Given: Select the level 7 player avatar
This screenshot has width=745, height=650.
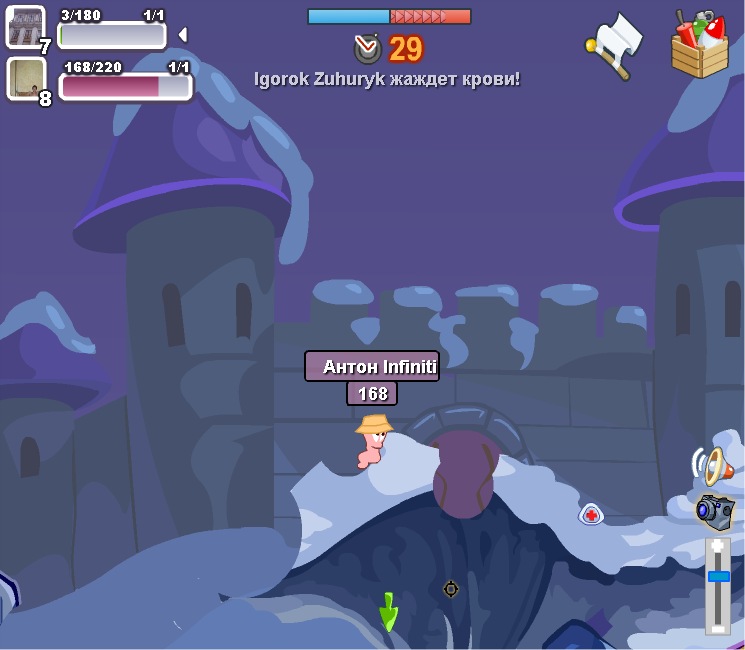Looking at the screenshot, I should (25, 26).
